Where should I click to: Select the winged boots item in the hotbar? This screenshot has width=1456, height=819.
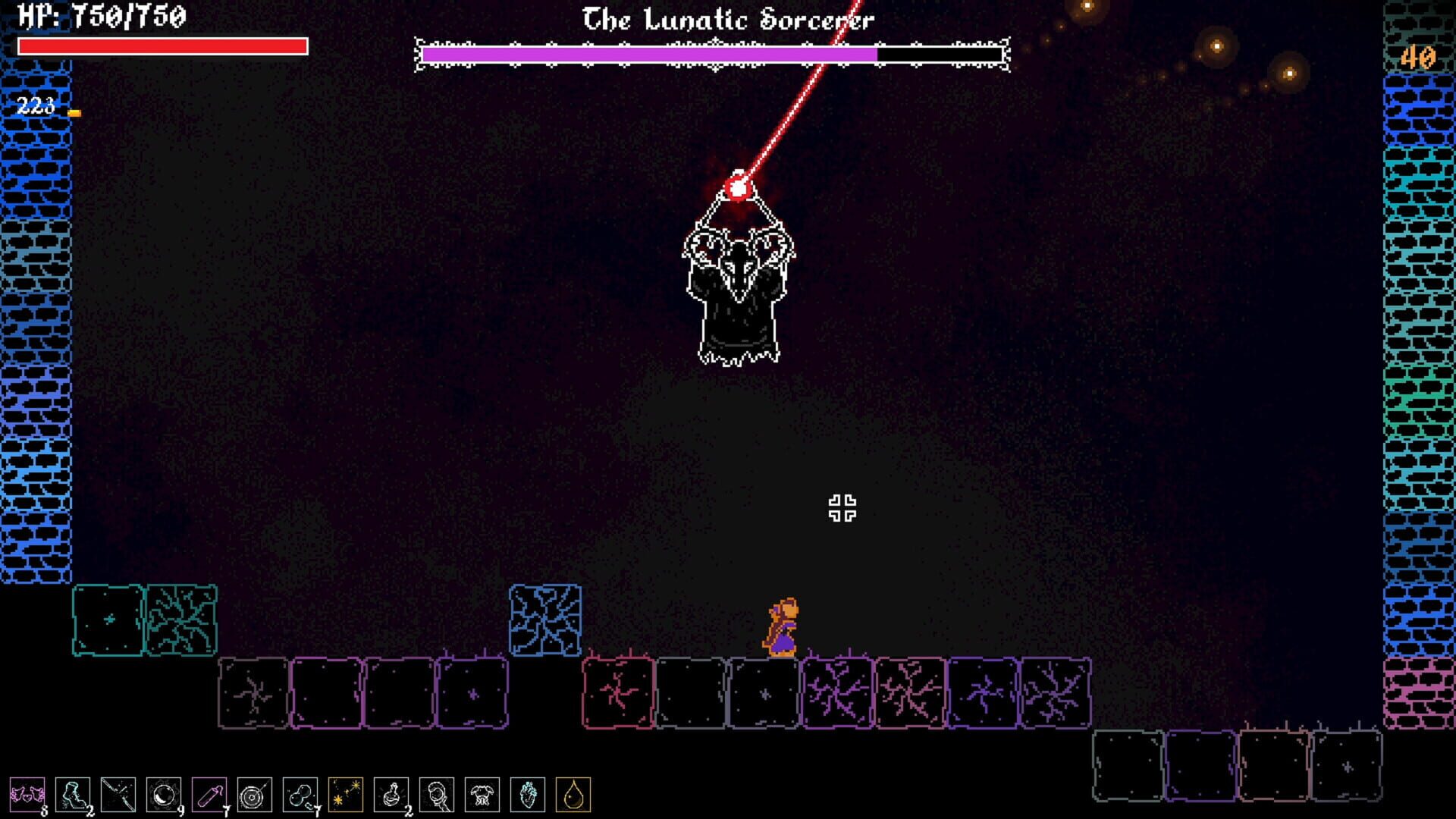[28, 794]
